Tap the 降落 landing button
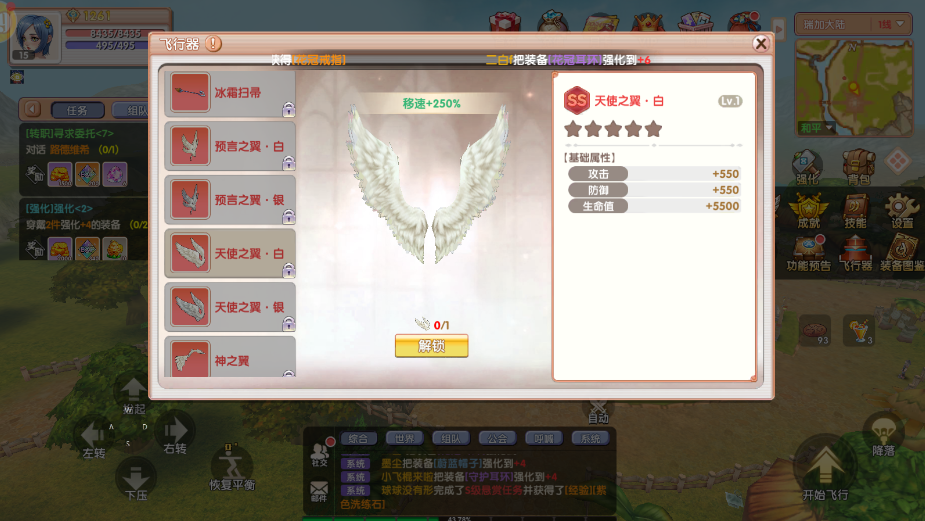925x521 pixels. pyautogui.click(x=883, y=434)
